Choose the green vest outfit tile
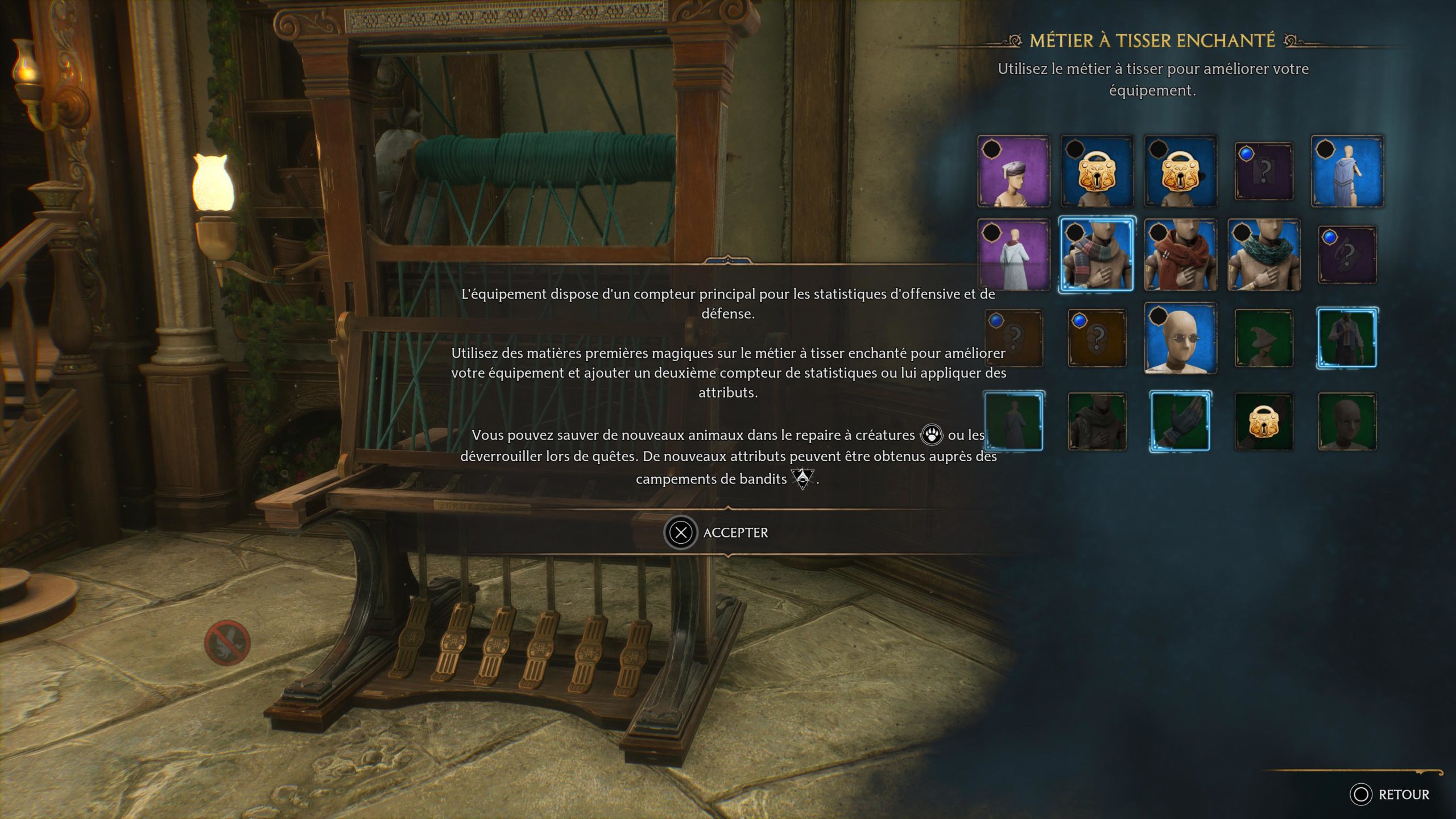 1347,338
